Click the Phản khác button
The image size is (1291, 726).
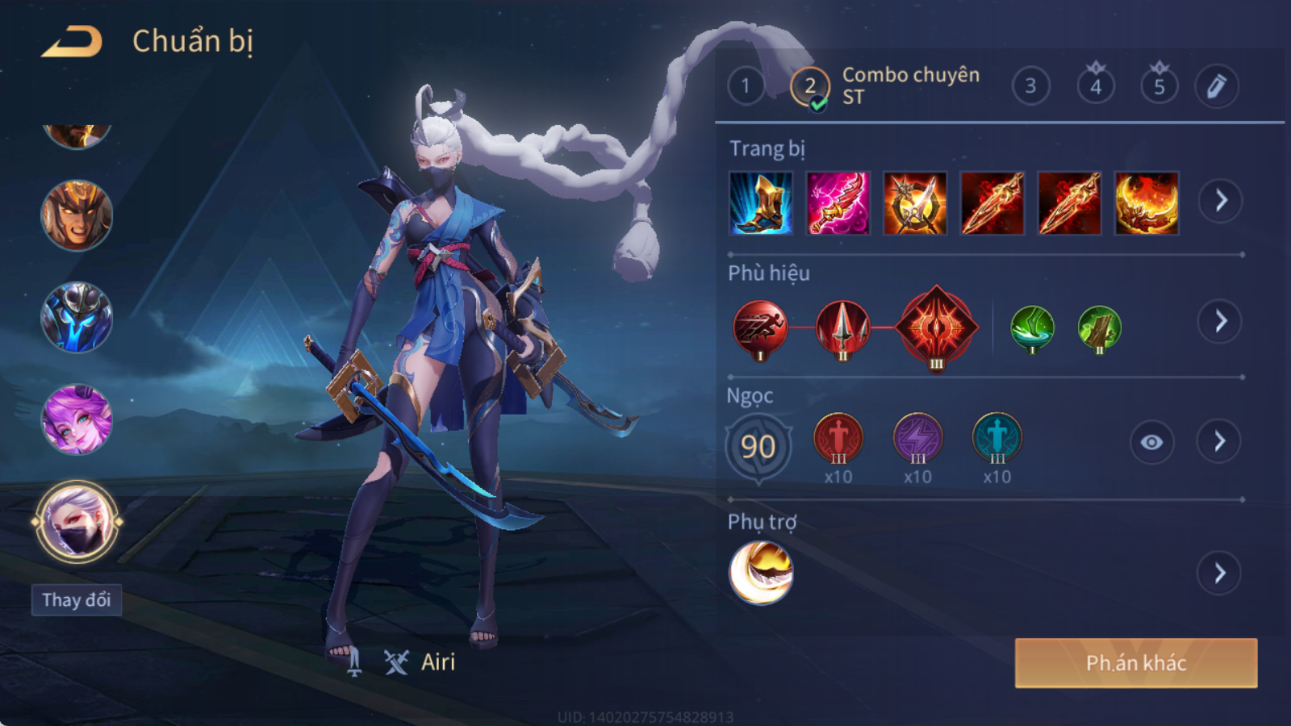point(1136,663)
